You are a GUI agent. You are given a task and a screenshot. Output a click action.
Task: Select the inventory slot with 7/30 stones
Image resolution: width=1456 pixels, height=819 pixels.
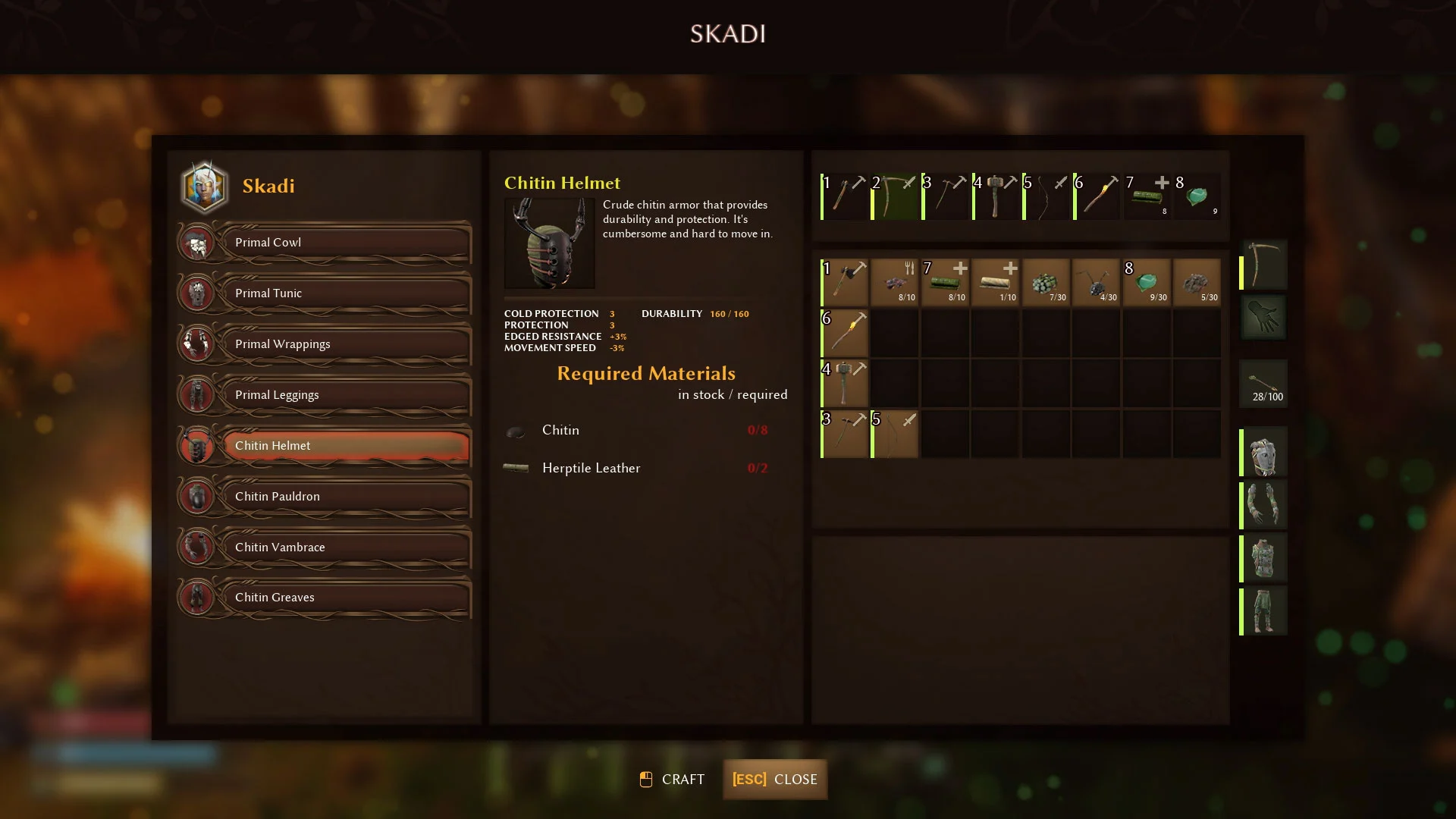1046,283
